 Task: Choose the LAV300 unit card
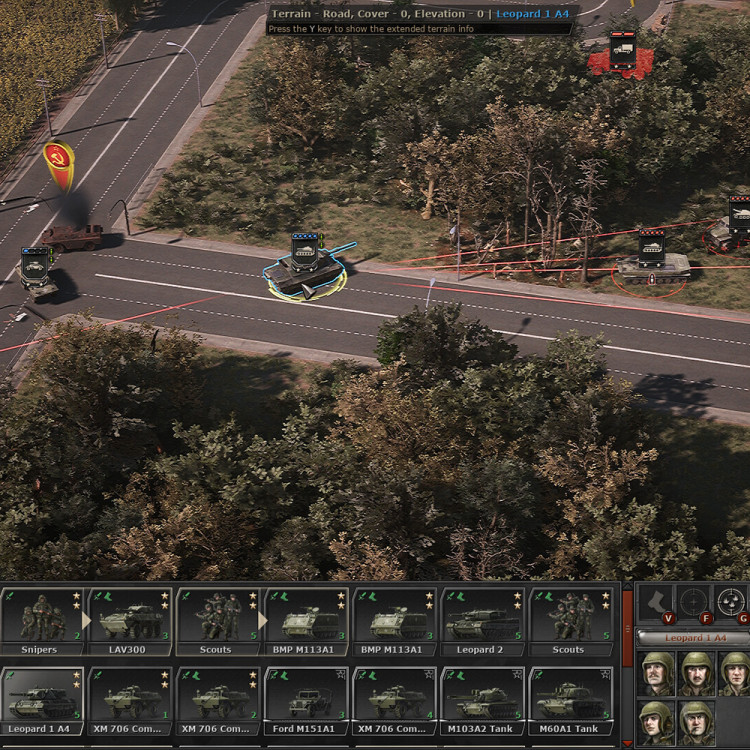pyautogui.click(x=130, y=621)
